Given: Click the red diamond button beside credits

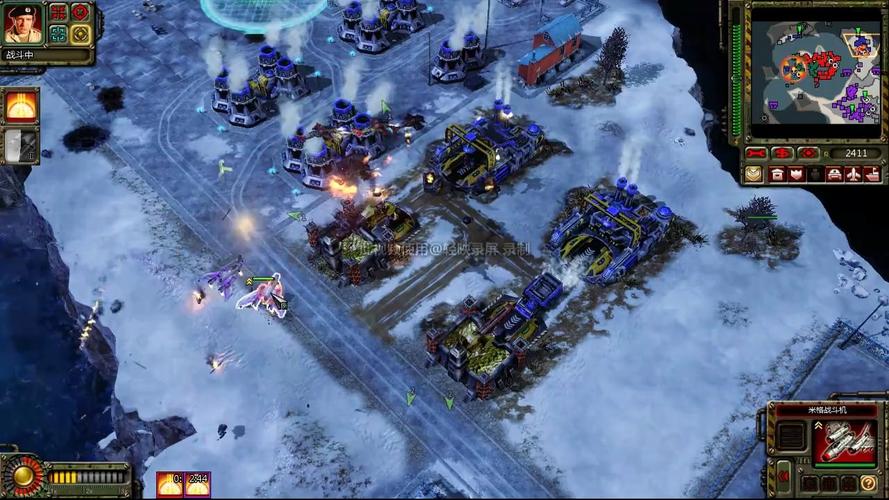Looking at the screenshot, I should coord(808,154).
